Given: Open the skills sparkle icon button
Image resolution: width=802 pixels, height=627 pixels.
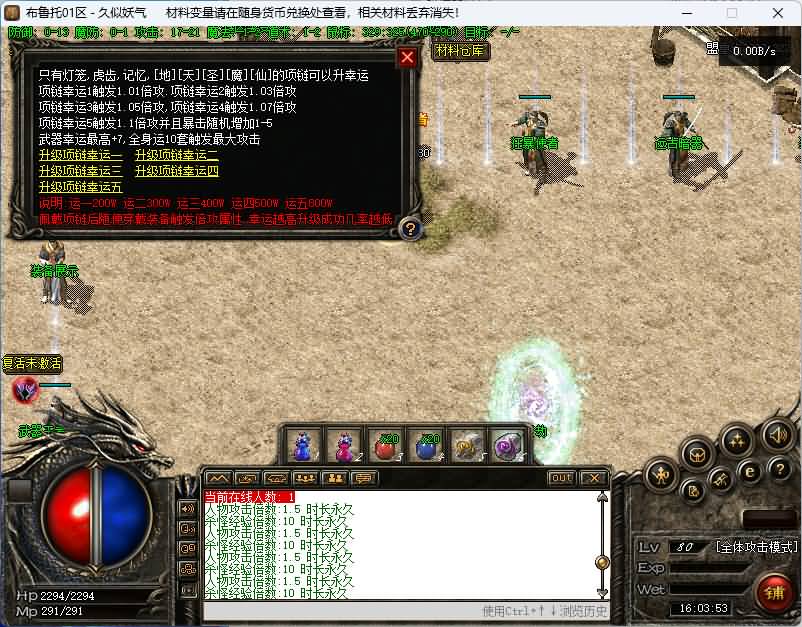Looking at the screenshot, I should (x=737, y=441).
